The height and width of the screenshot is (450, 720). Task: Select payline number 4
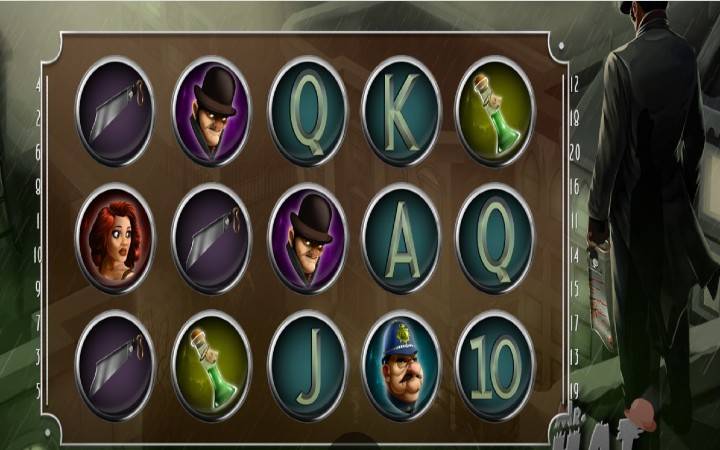point(38,85)
